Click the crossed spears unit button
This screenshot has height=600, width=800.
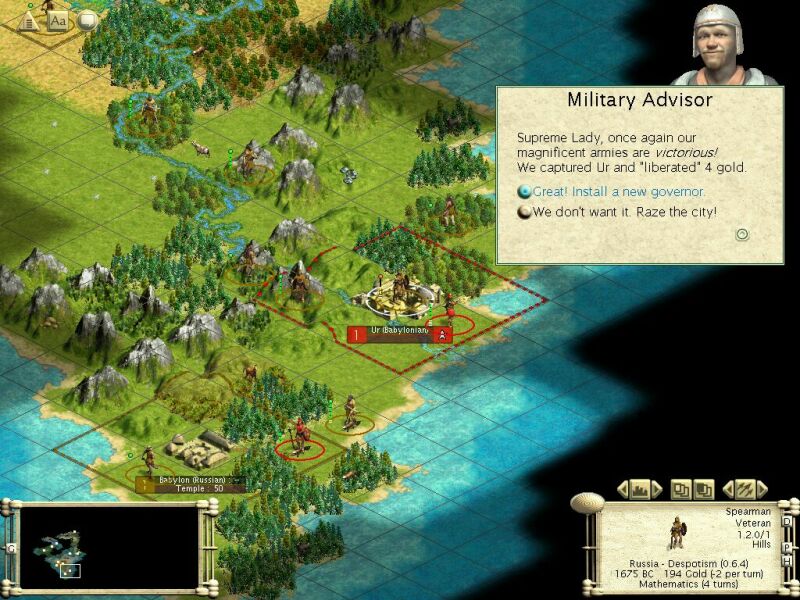click(x=744, y=489)
